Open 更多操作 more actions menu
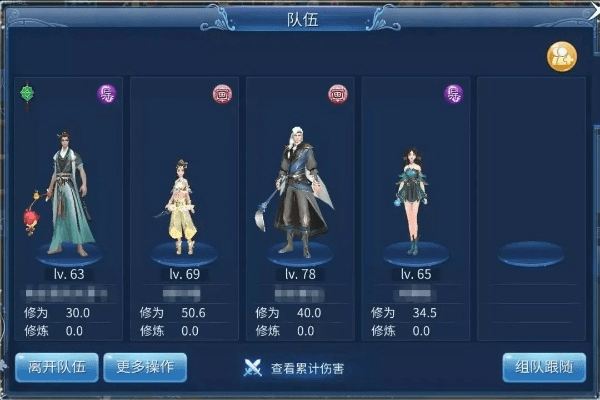Screen dimensions: 600x400 point(145,367)
